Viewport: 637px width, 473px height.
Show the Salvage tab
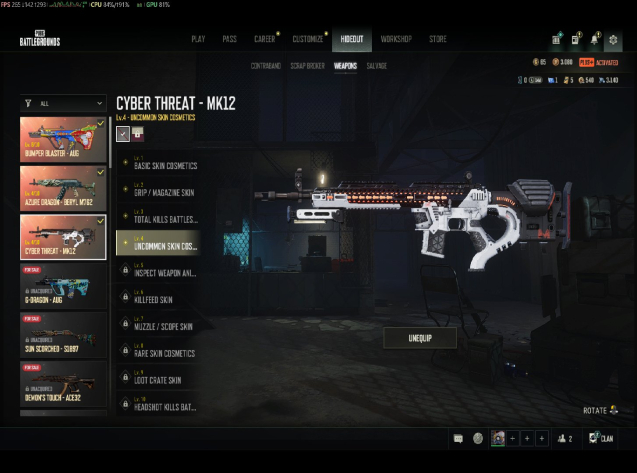[x=375, y=66]
